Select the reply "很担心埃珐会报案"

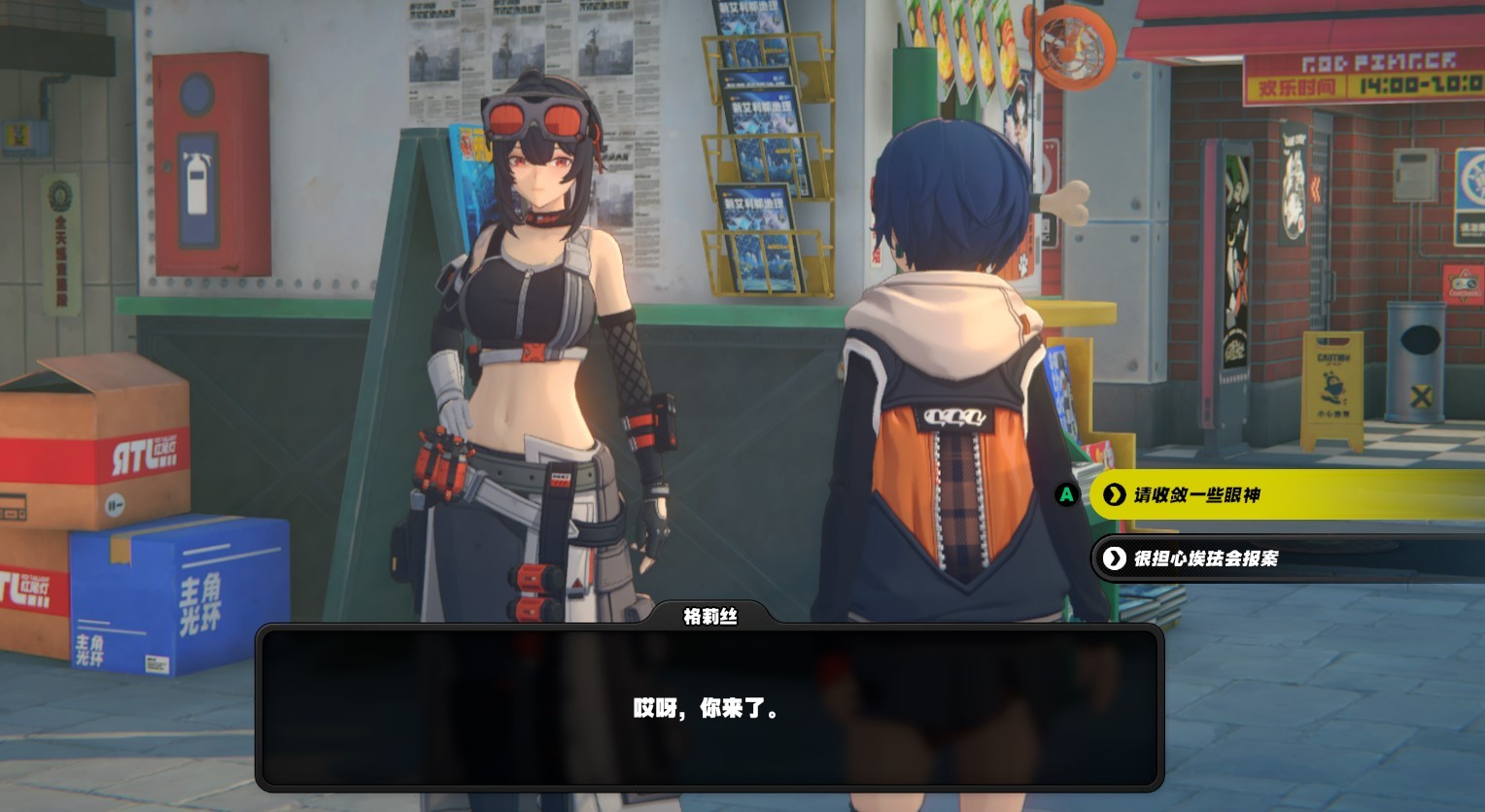pos(1263,558)
